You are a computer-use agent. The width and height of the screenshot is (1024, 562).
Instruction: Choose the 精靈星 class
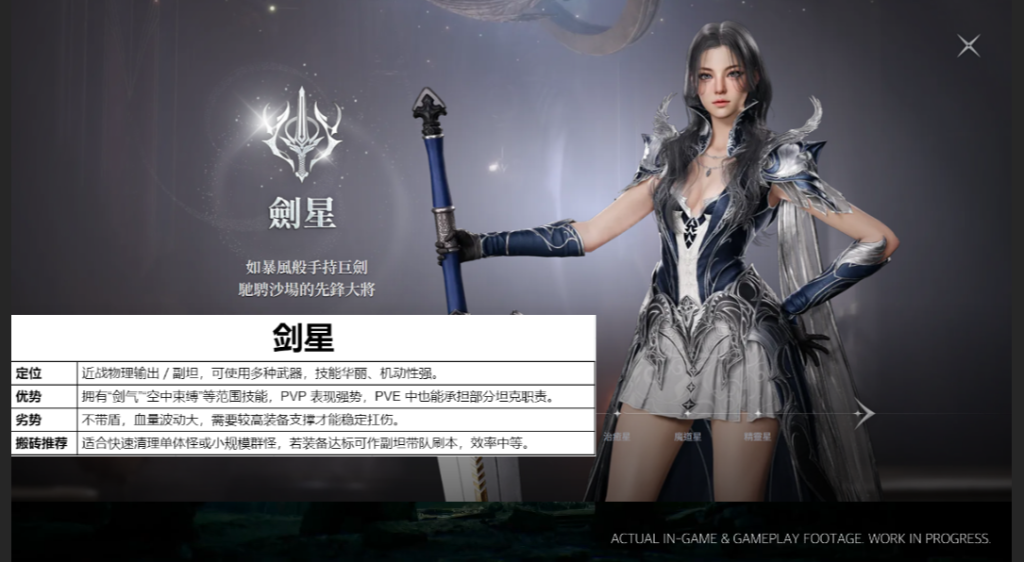pyautogui.click(x=757, y=436)
